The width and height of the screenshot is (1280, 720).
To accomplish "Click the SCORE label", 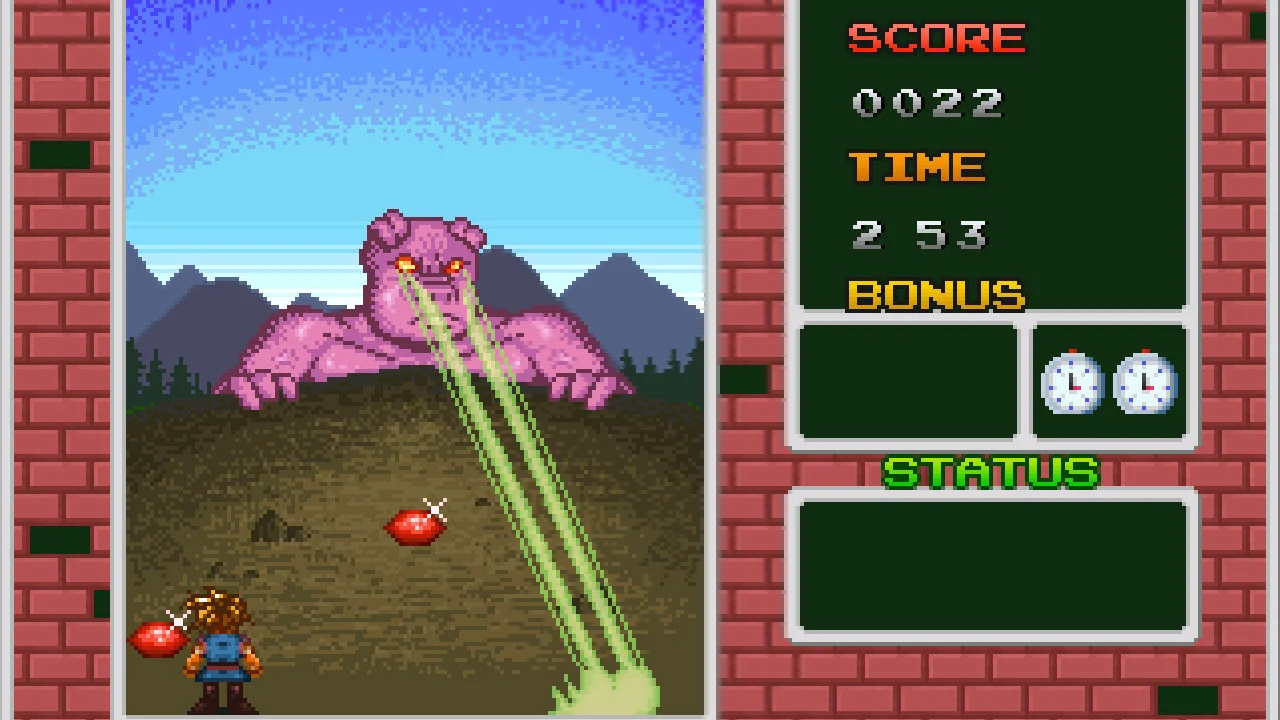I will point(936,38).
